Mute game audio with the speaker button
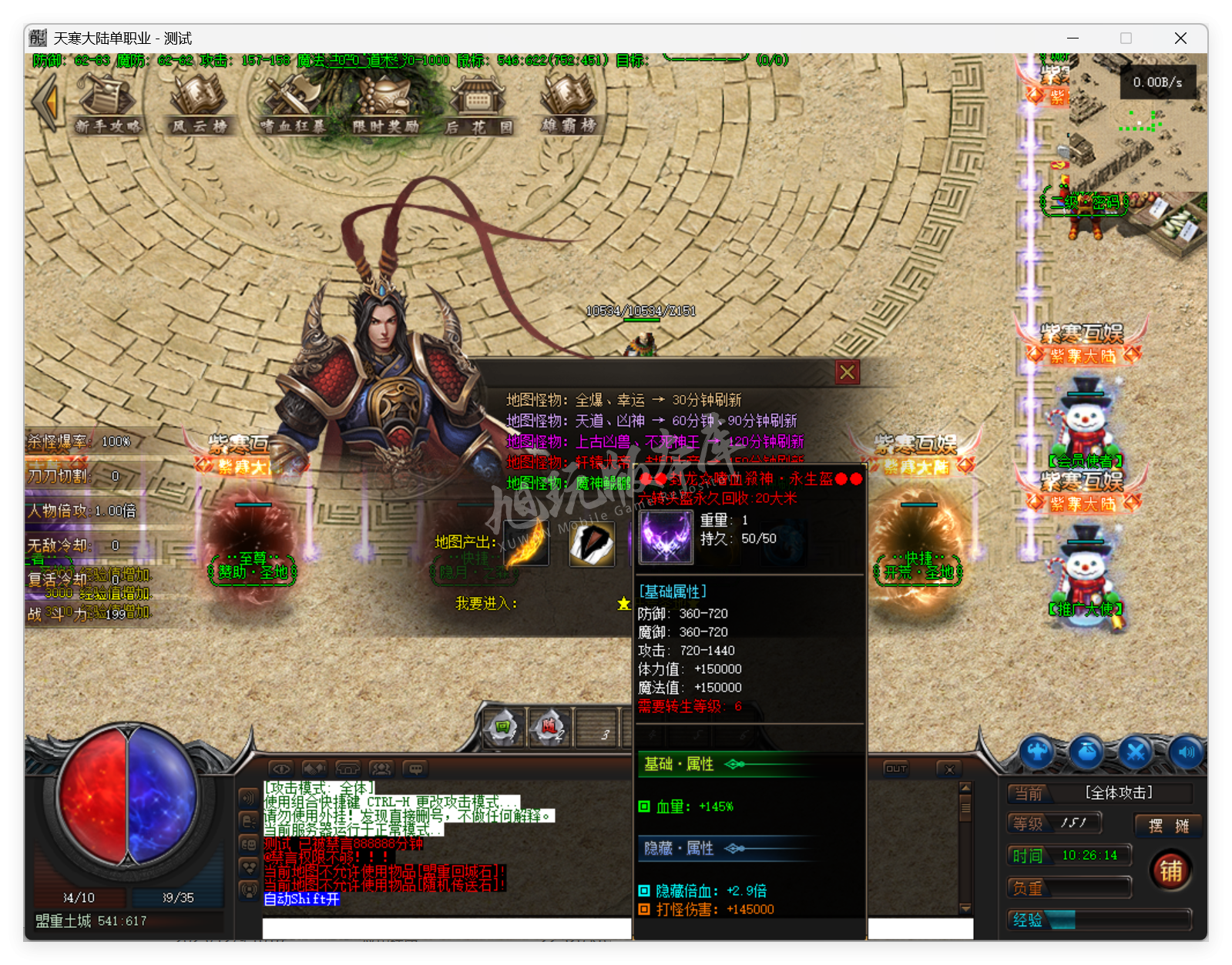The width and height of the screenshot is (1232, 965). coord(1185,752)
